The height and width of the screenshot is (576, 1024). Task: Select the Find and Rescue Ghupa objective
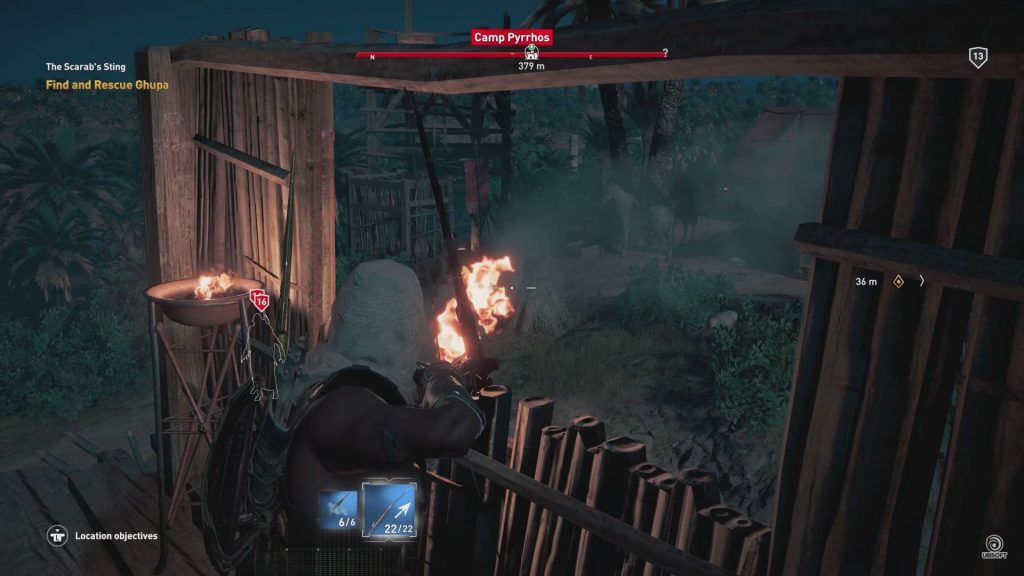pos(107,85)
